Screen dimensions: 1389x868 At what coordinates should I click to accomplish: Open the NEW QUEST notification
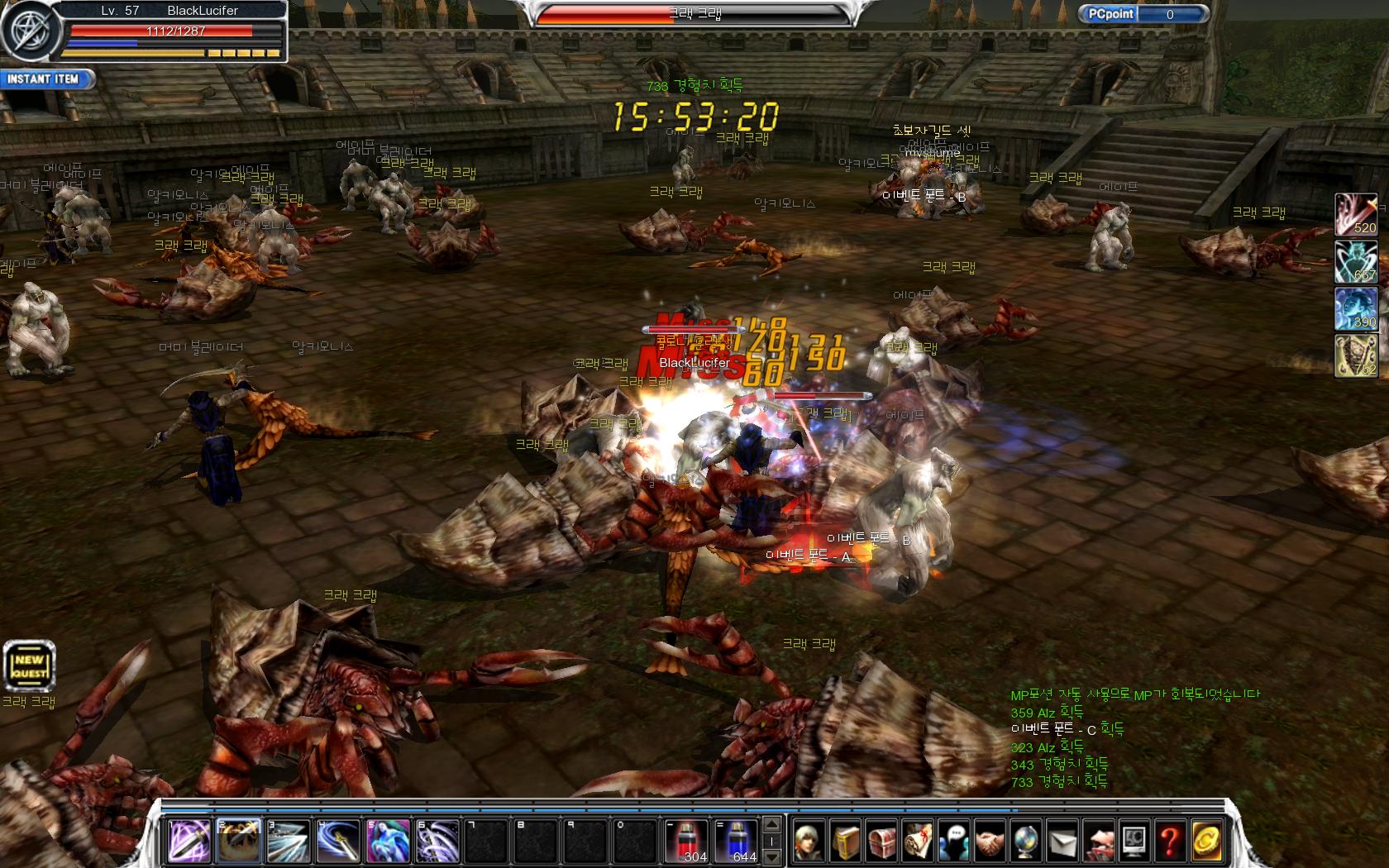(x=29, y=666)
